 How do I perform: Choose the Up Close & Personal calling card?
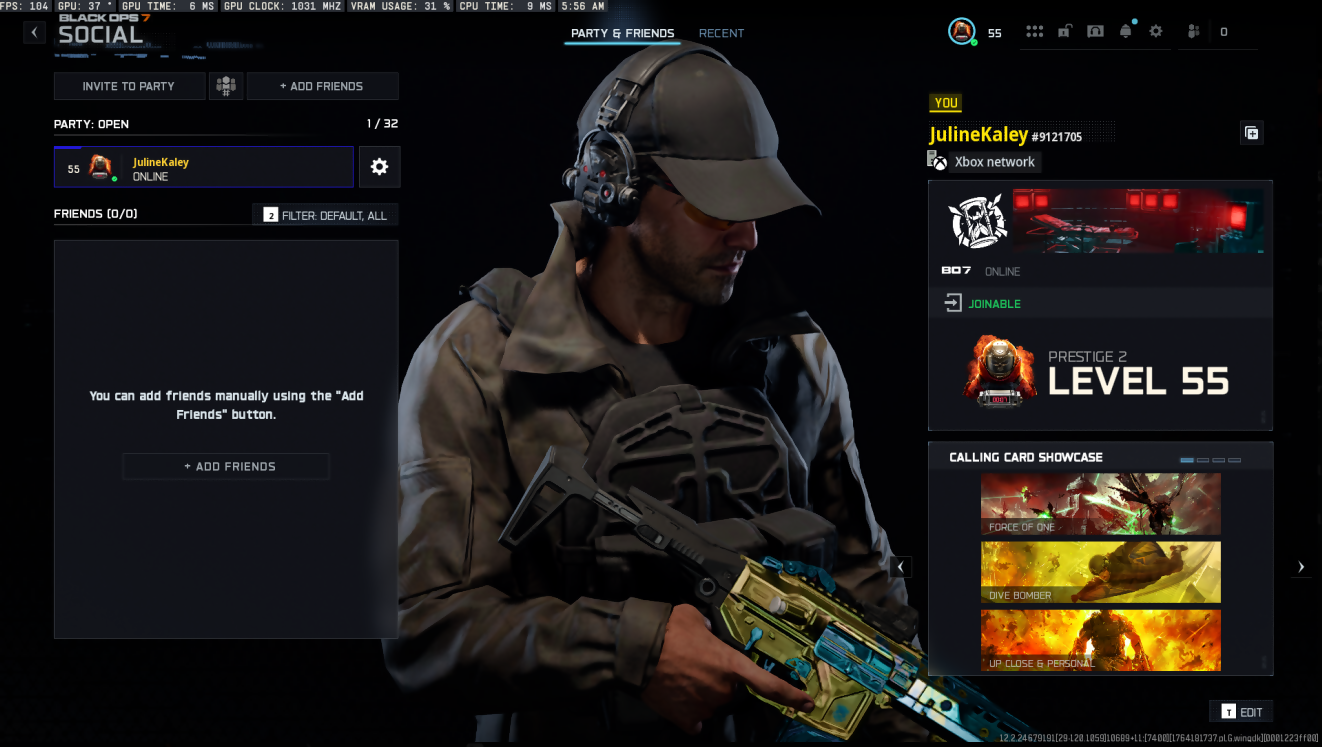pos(1100,640)
